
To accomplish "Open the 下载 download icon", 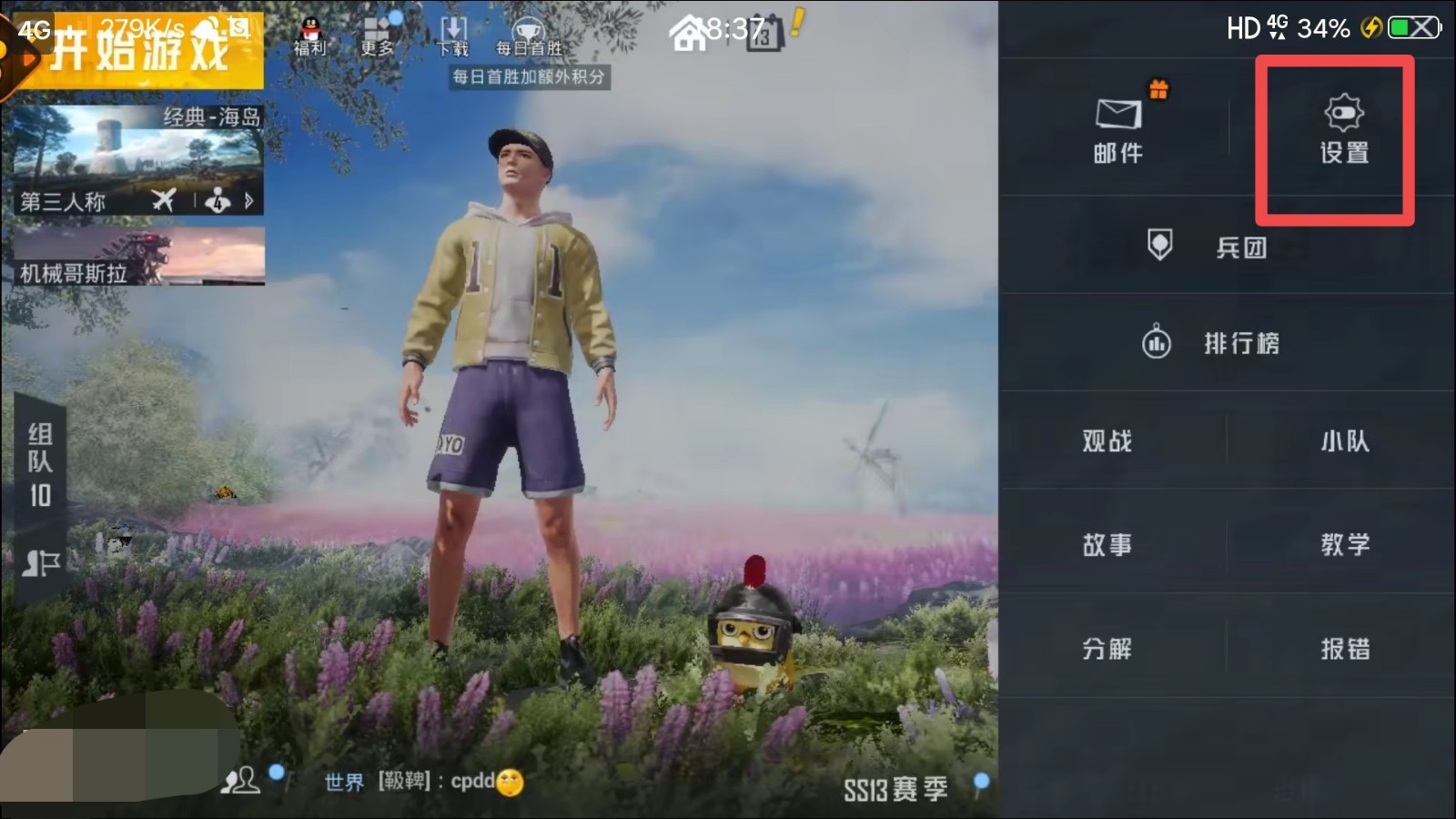I will coord(451,27).
